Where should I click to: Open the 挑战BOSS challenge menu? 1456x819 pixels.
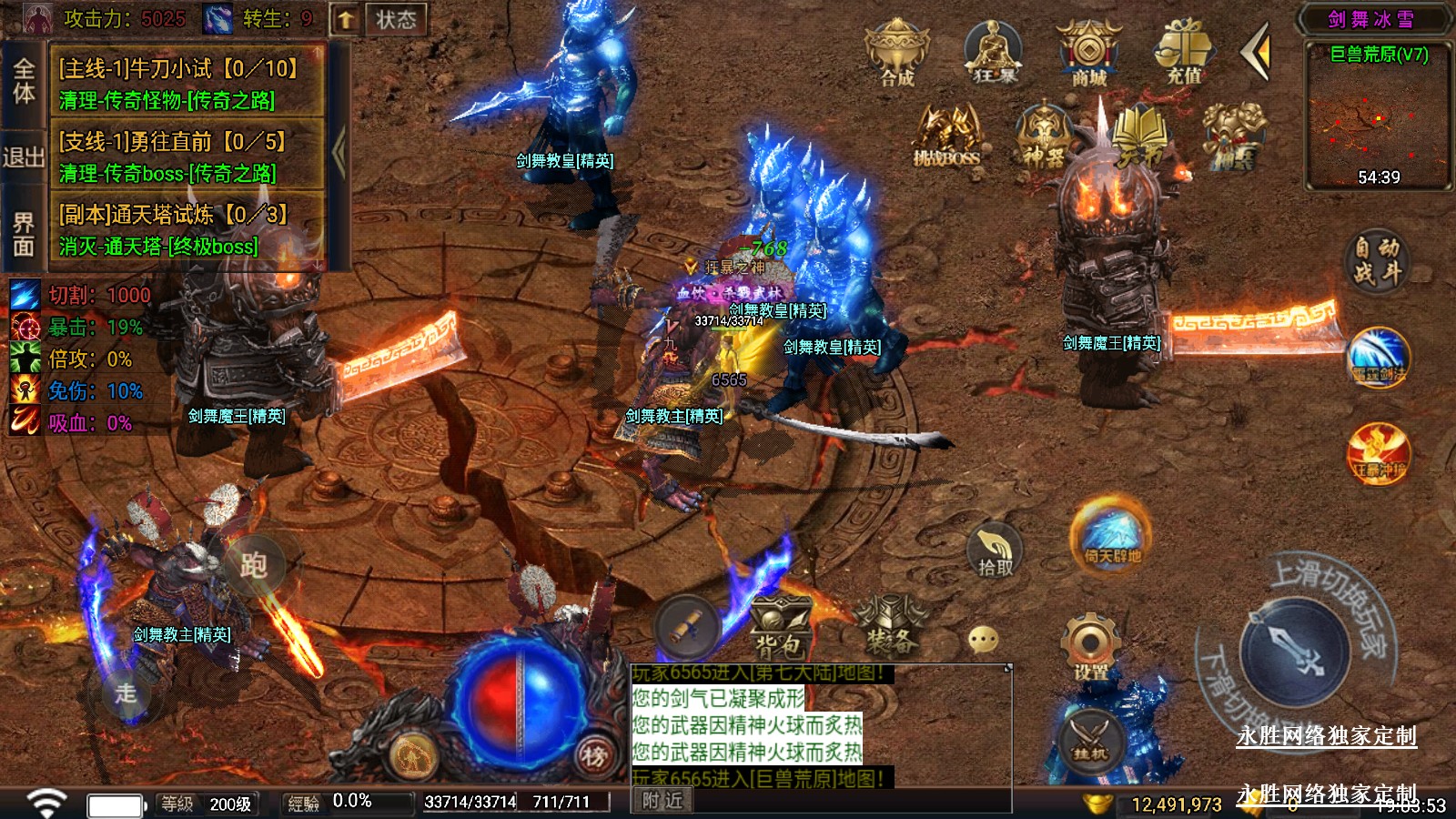pos(947,136)
